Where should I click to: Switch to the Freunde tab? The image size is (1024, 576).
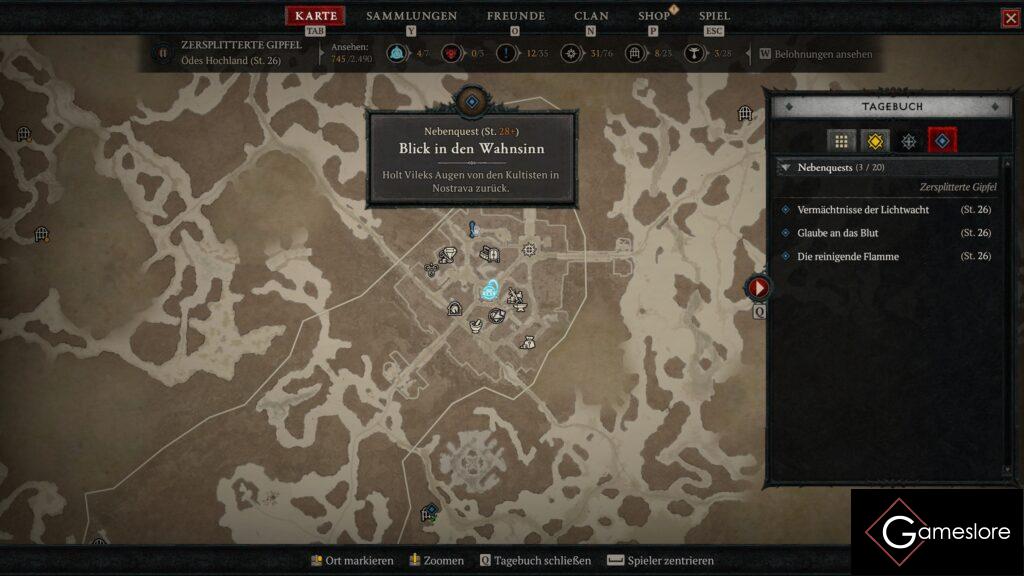(x=515, y=16)
